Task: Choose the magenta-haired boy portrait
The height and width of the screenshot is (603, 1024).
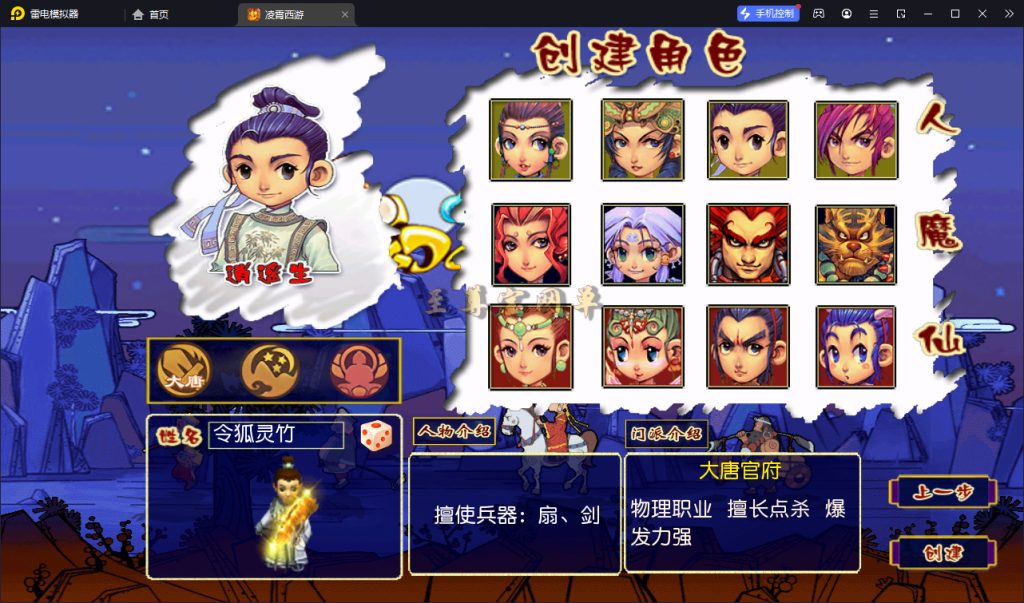Action: click(x=855, y=140)
